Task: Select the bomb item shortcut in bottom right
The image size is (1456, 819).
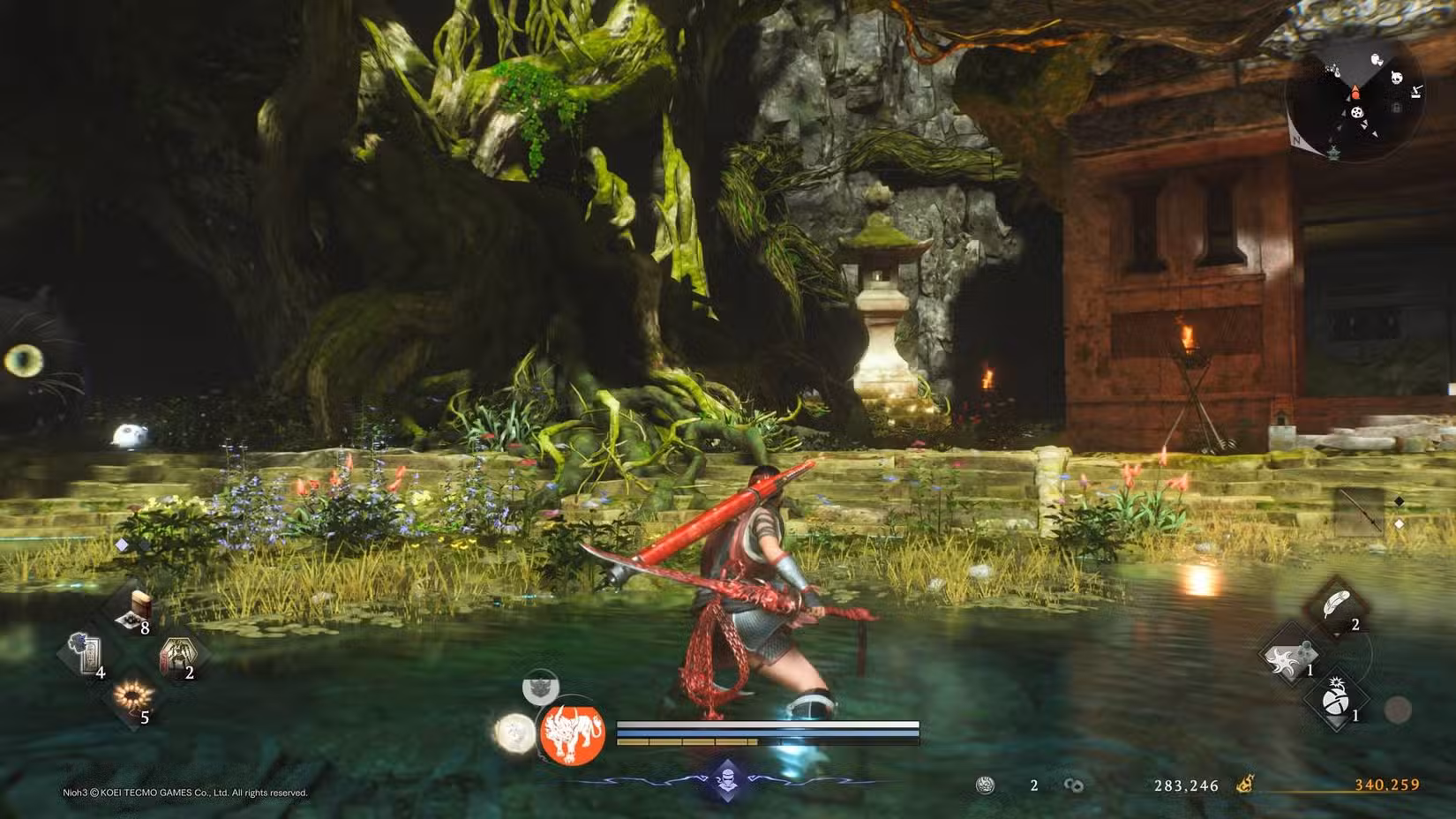Action: [1336, 700]
